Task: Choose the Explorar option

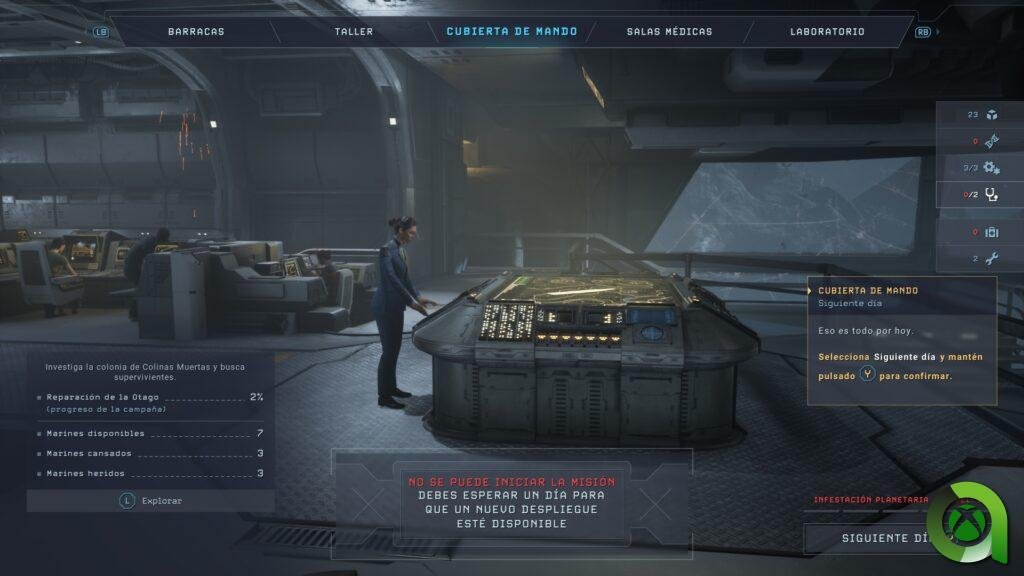Action: (x=150, y=500)
